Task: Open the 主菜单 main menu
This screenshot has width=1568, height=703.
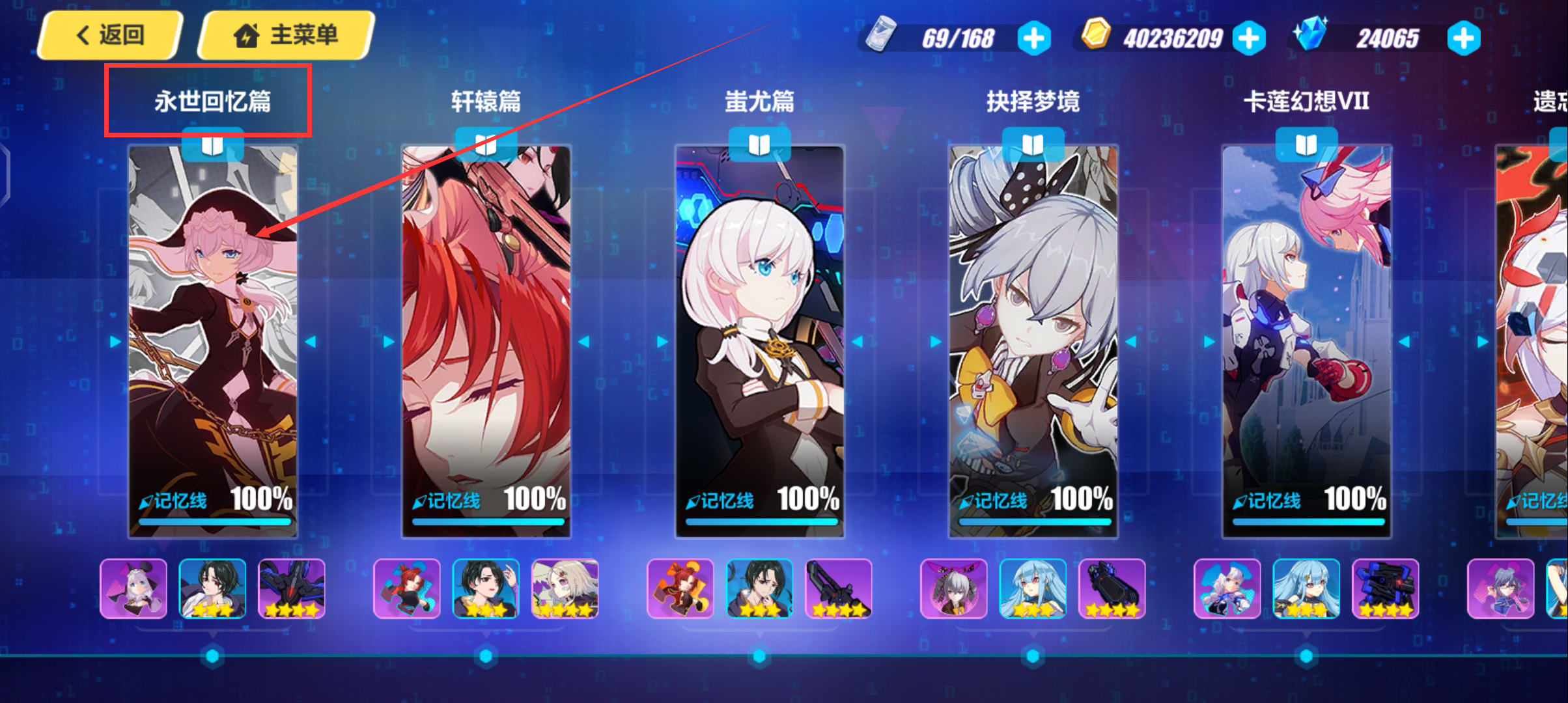Action: (287, 35)
